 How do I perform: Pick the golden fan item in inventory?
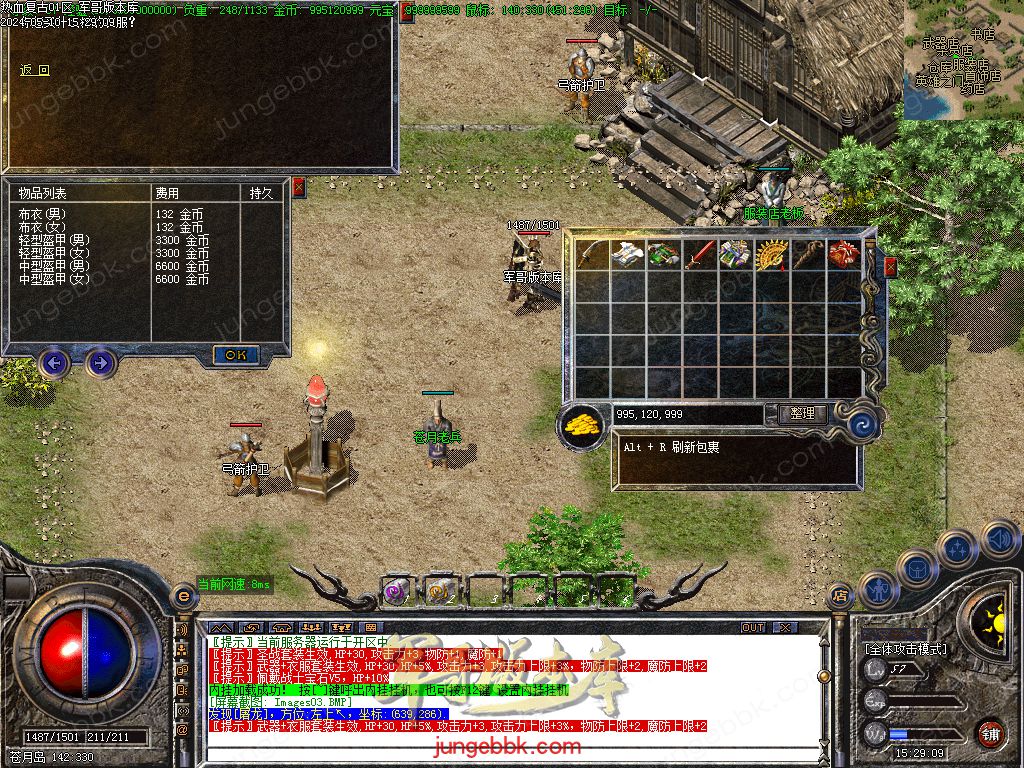(772, 255)
